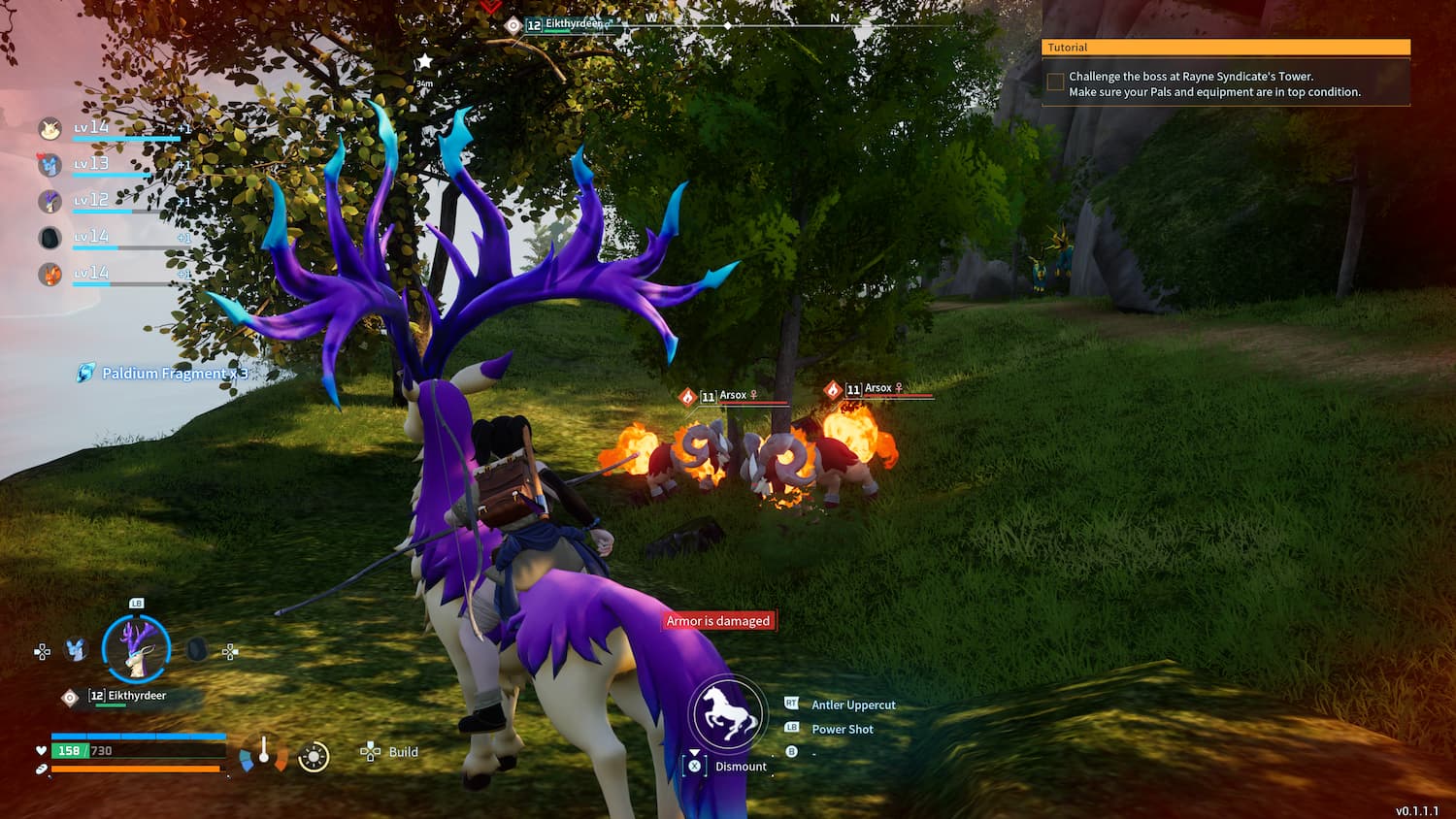This screenshot has width=1456, height=819.
Task: Dismount from Eikthyrdeer
Action: coord(740,767)
